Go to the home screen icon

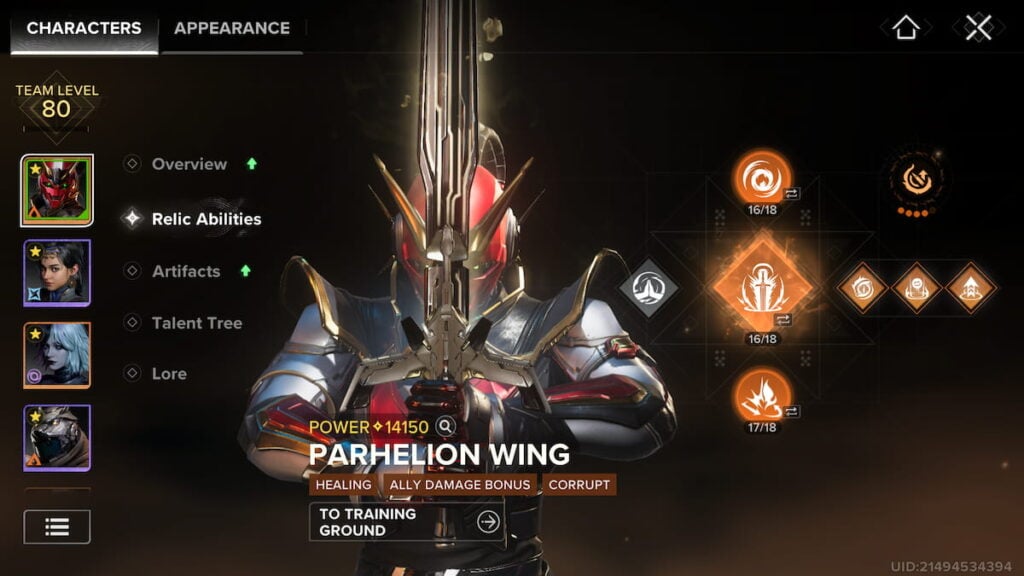tap(905, 28)
